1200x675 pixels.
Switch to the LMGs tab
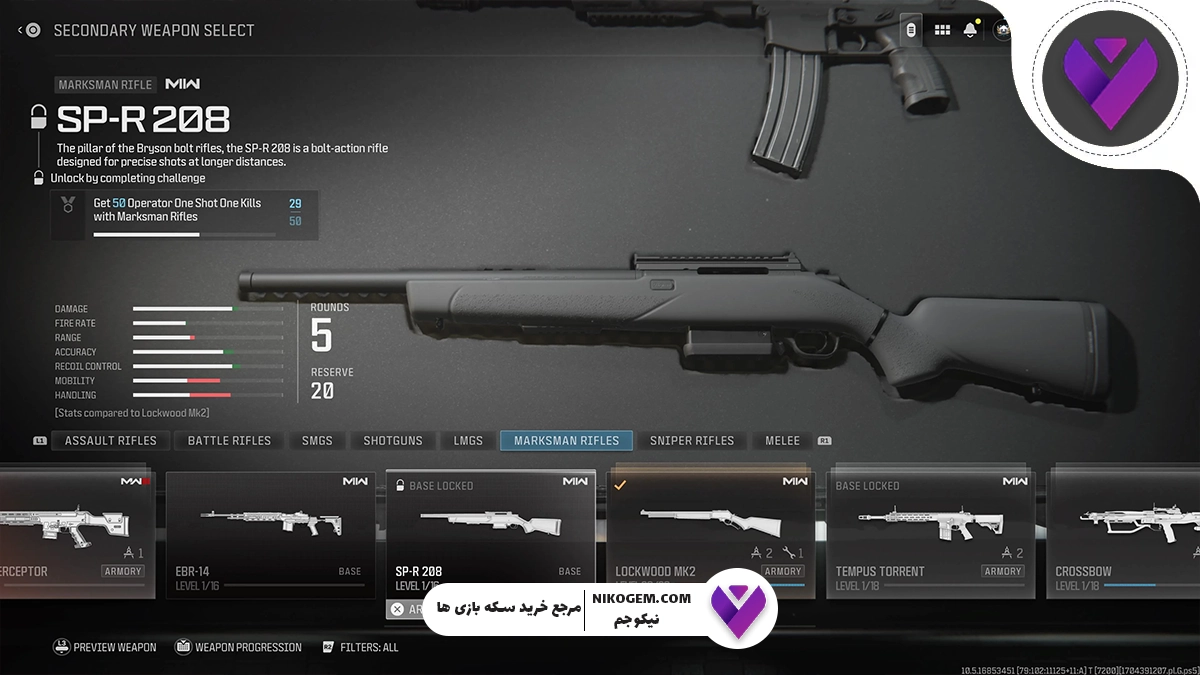(468, 441)
